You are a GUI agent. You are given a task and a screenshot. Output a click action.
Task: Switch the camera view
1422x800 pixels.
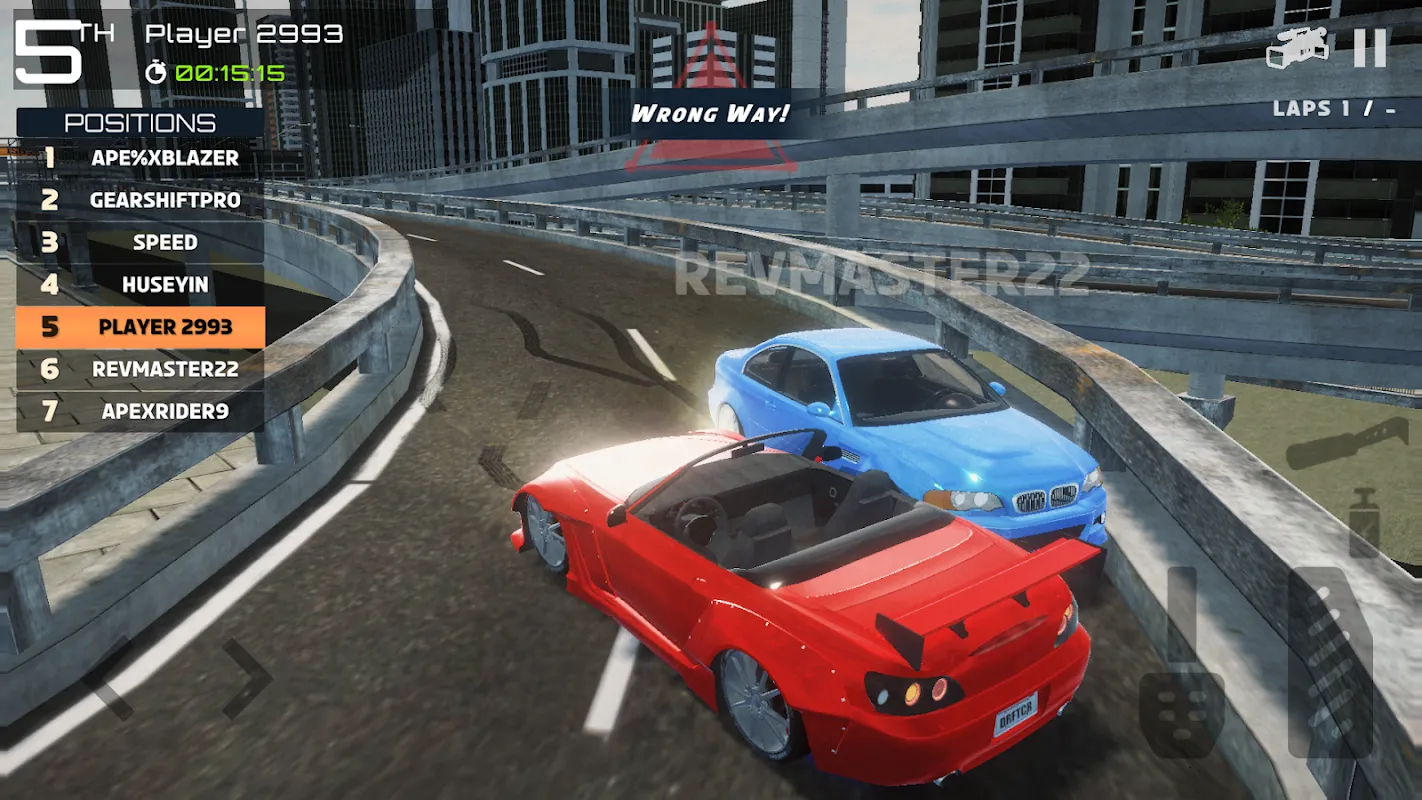(1297, 48)
